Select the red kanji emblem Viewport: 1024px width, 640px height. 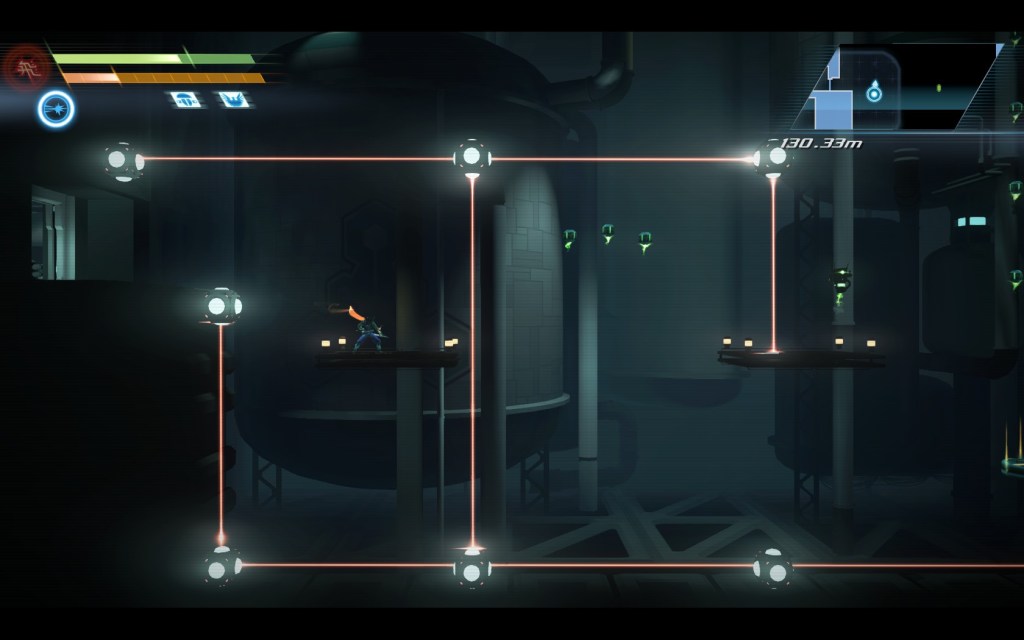(25, 67)
